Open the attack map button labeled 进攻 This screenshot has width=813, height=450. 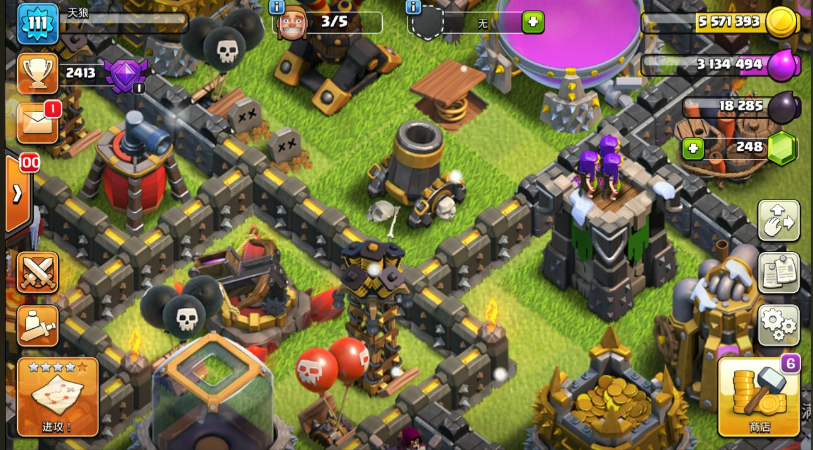(58, 396)
